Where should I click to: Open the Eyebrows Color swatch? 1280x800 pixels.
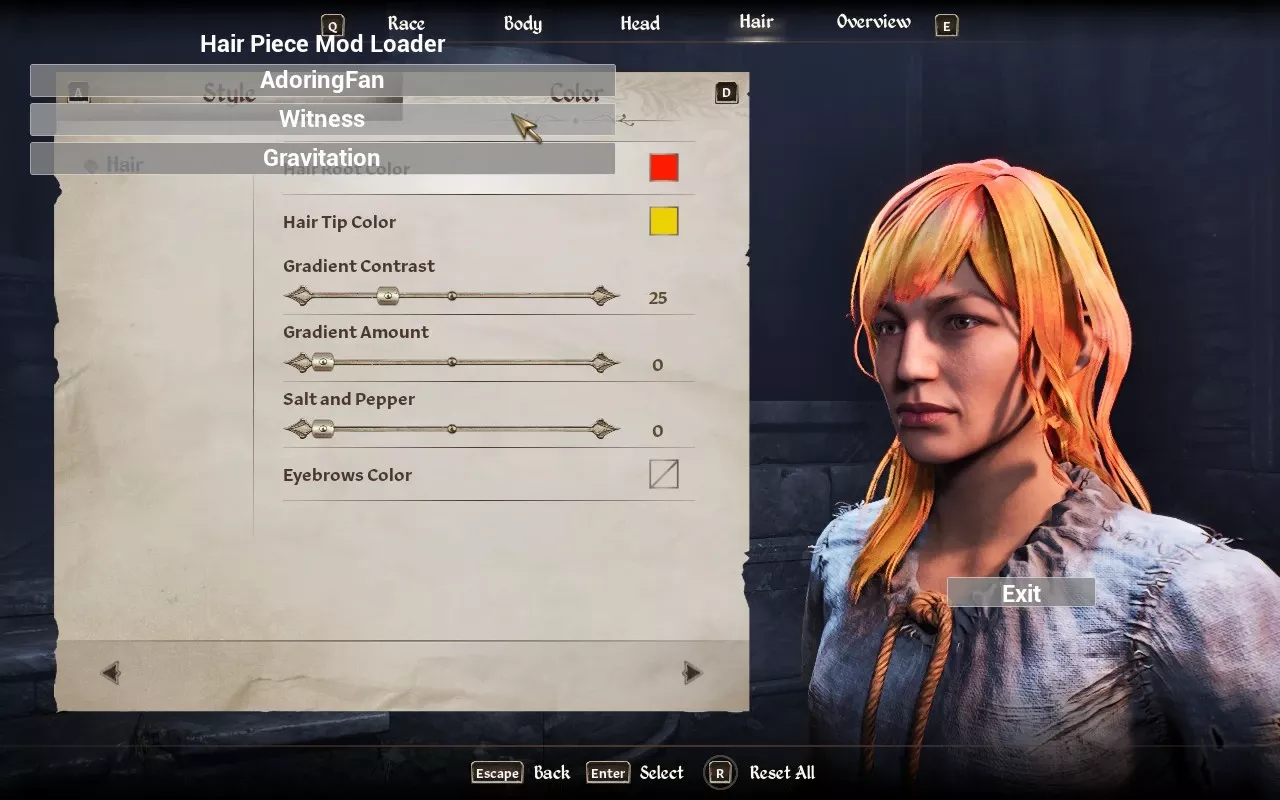(664, 474)
